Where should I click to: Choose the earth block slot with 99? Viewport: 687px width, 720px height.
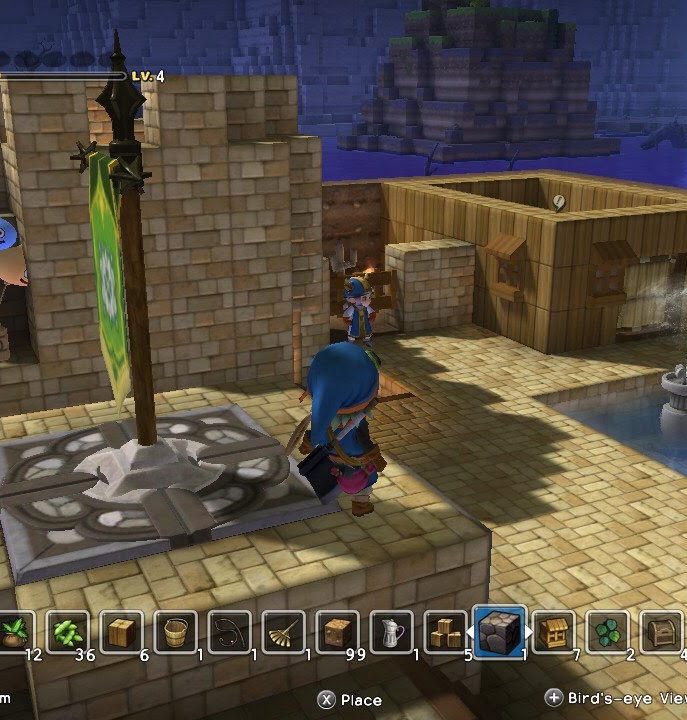337,632
